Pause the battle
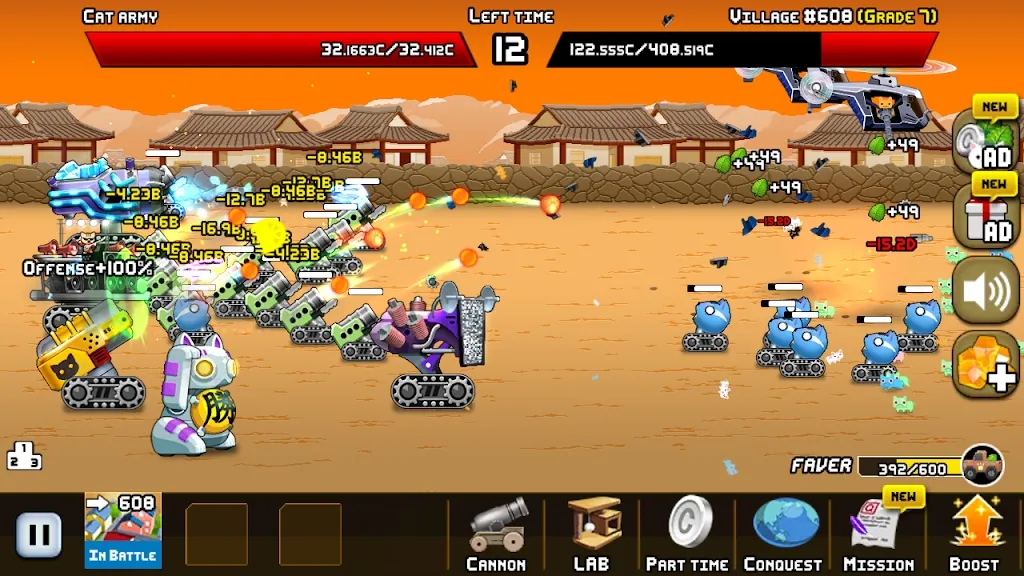 39,534
